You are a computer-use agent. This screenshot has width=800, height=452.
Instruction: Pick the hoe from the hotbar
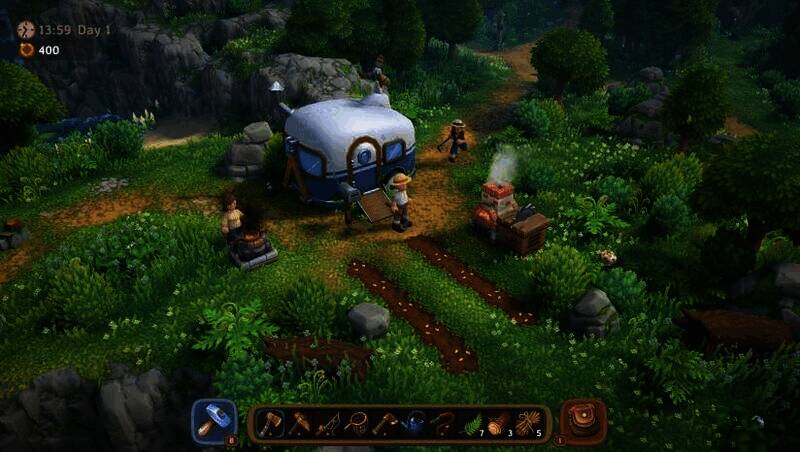point(386,423)
